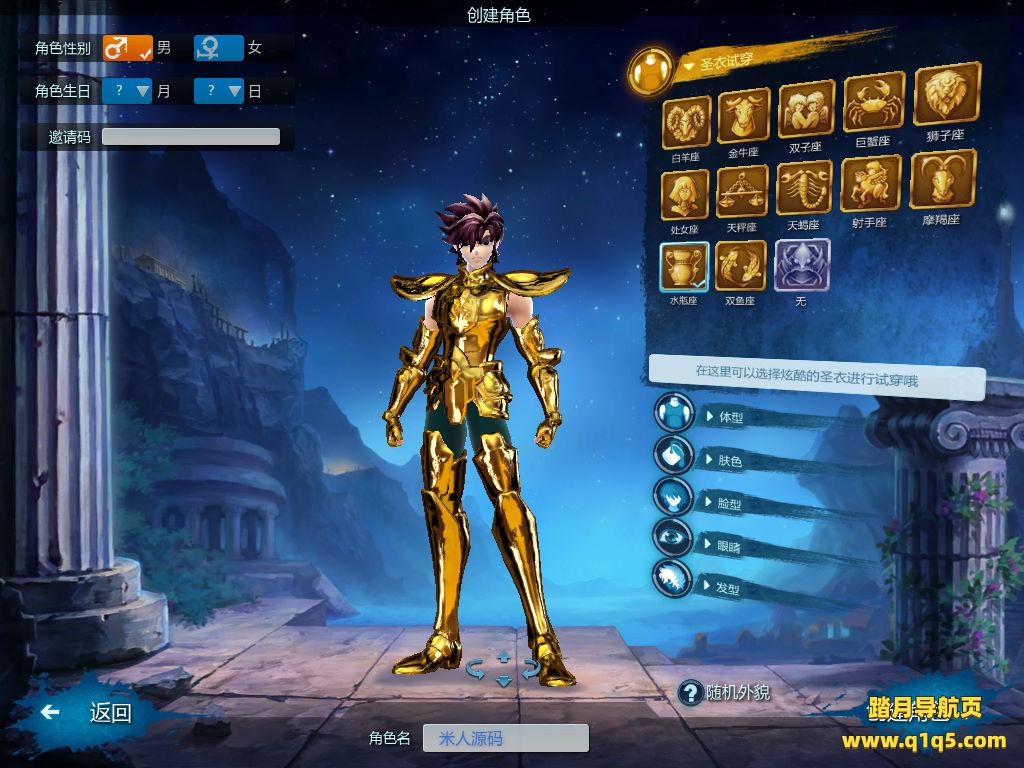The width and height of the screenshot is (1024, 768).
Task: Select the female gender option
Action: 219,48
